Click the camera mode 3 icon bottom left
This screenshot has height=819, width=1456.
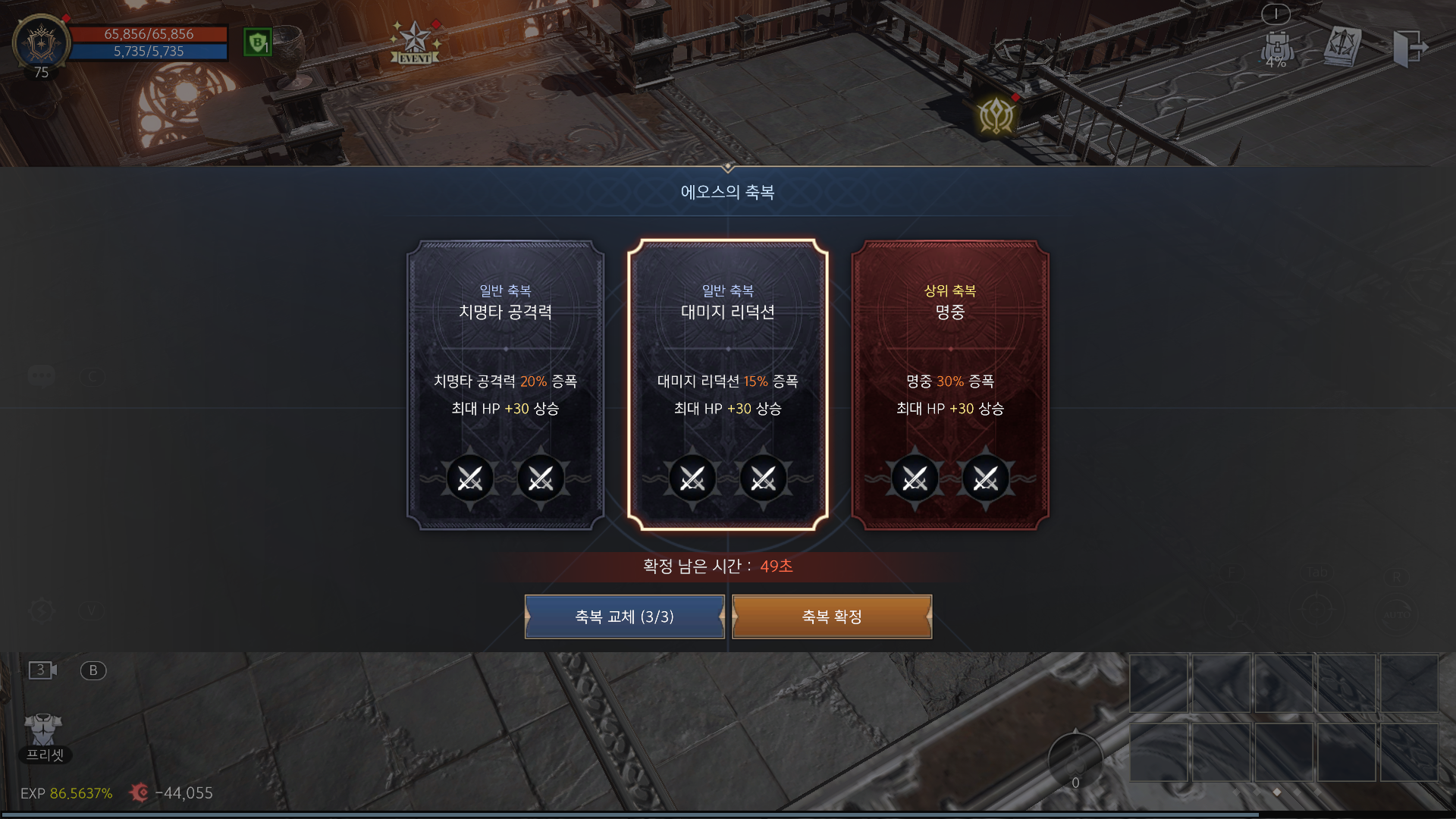[41, 670]
